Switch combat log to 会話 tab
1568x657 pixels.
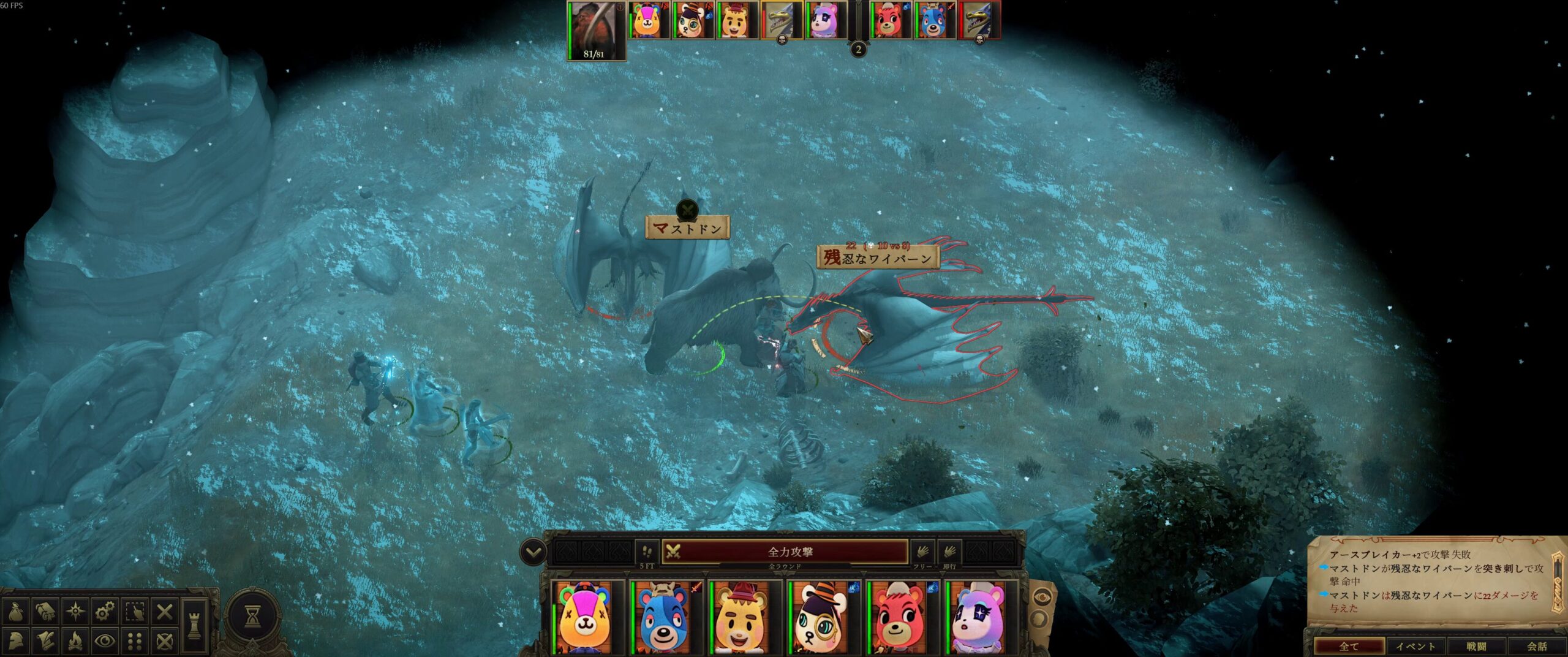click(x=1537, y=646)
